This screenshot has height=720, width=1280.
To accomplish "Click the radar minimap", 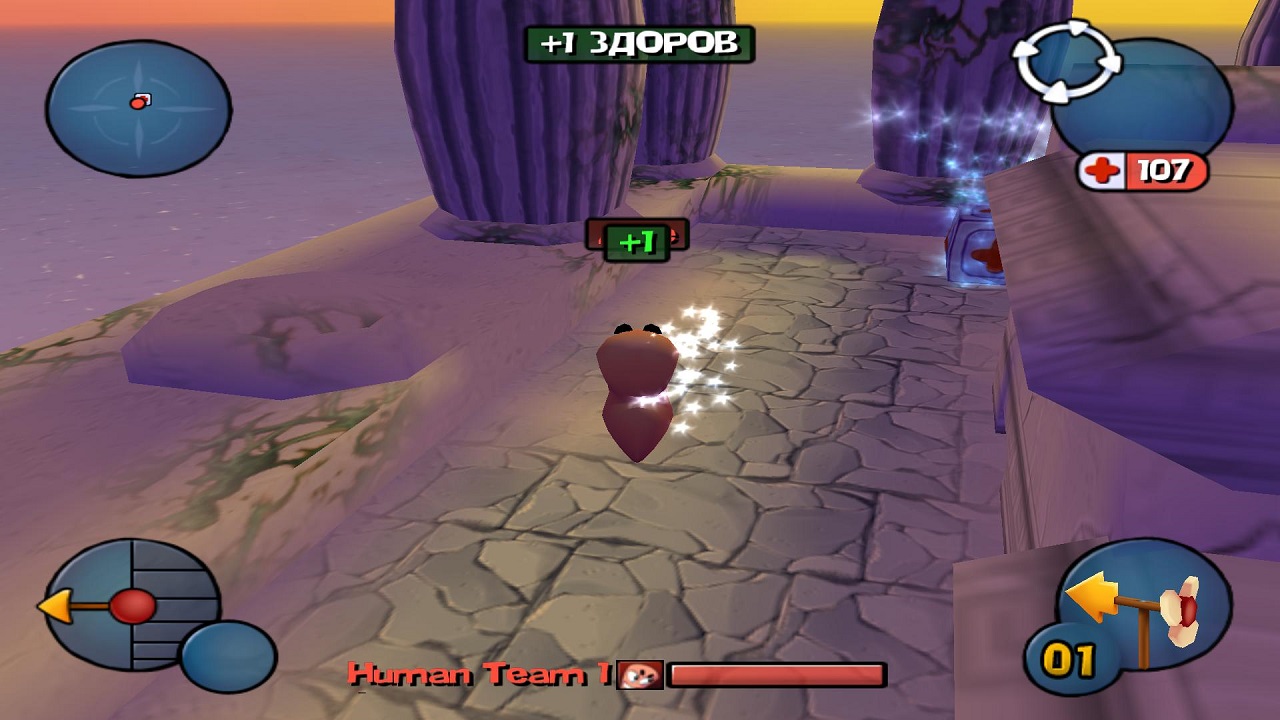I will 138,107.
